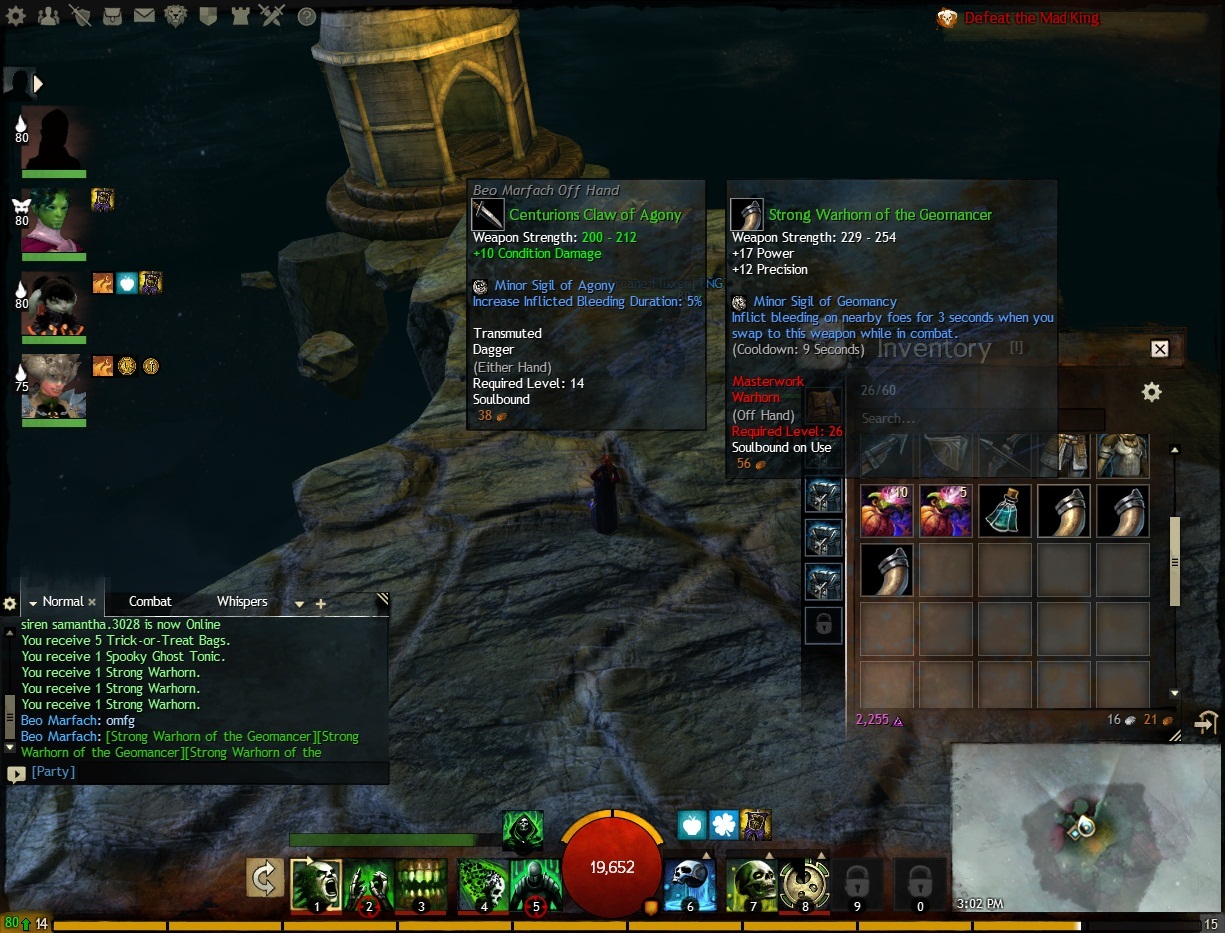
Task: Open the game menu gear icon
Action: point(18,16)
